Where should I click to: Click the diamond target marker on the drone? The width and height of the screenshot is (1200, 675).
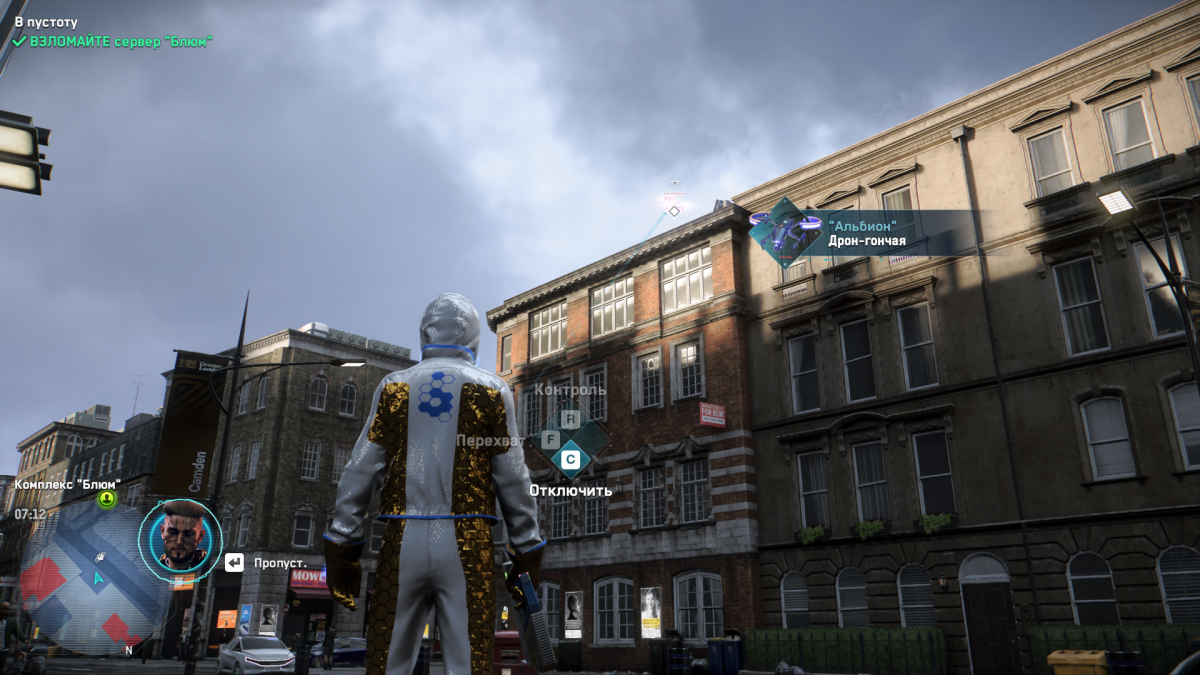[x=674, y=210]
